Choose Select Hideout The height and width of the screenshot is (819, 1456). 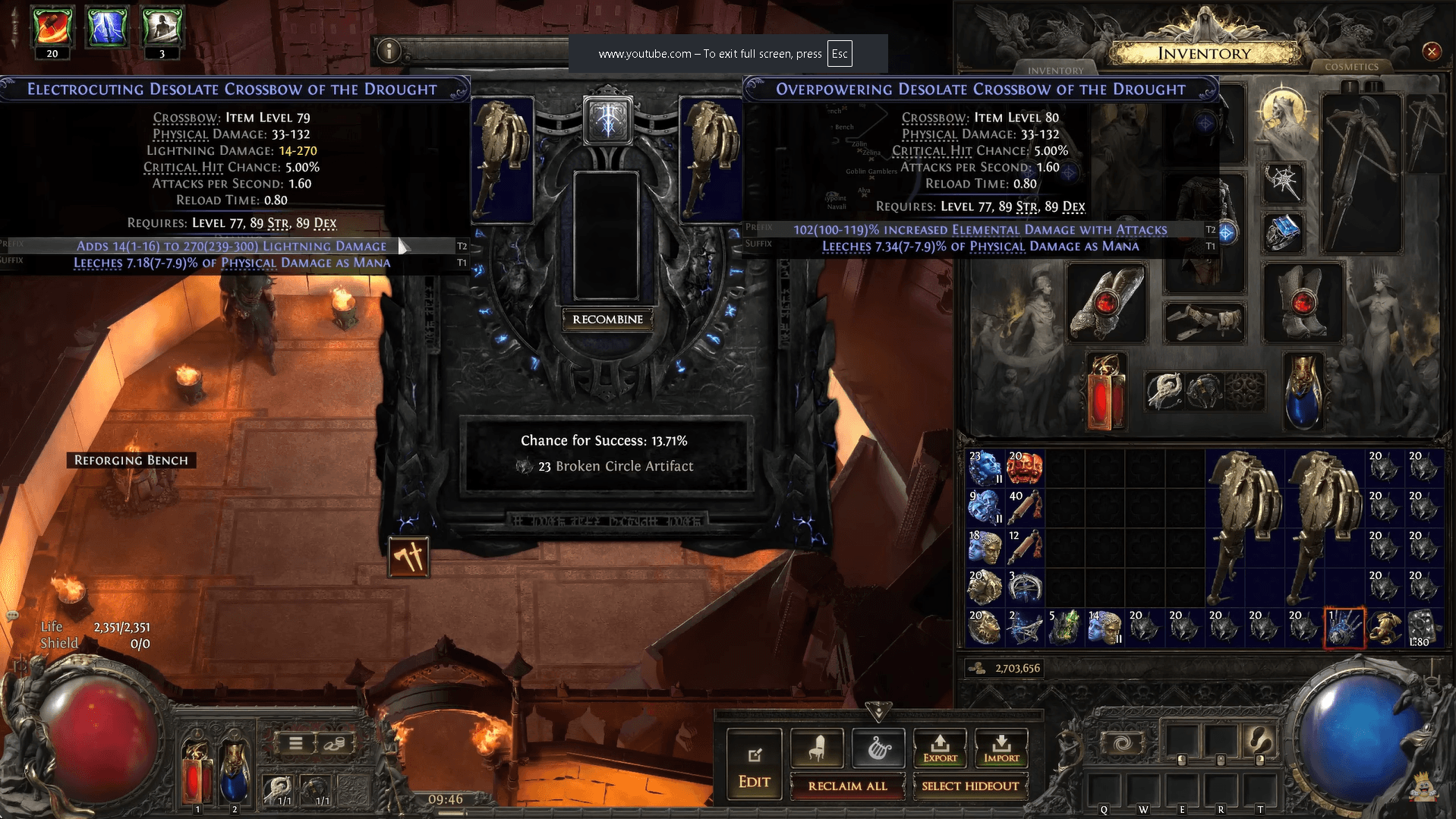[969, 786]
